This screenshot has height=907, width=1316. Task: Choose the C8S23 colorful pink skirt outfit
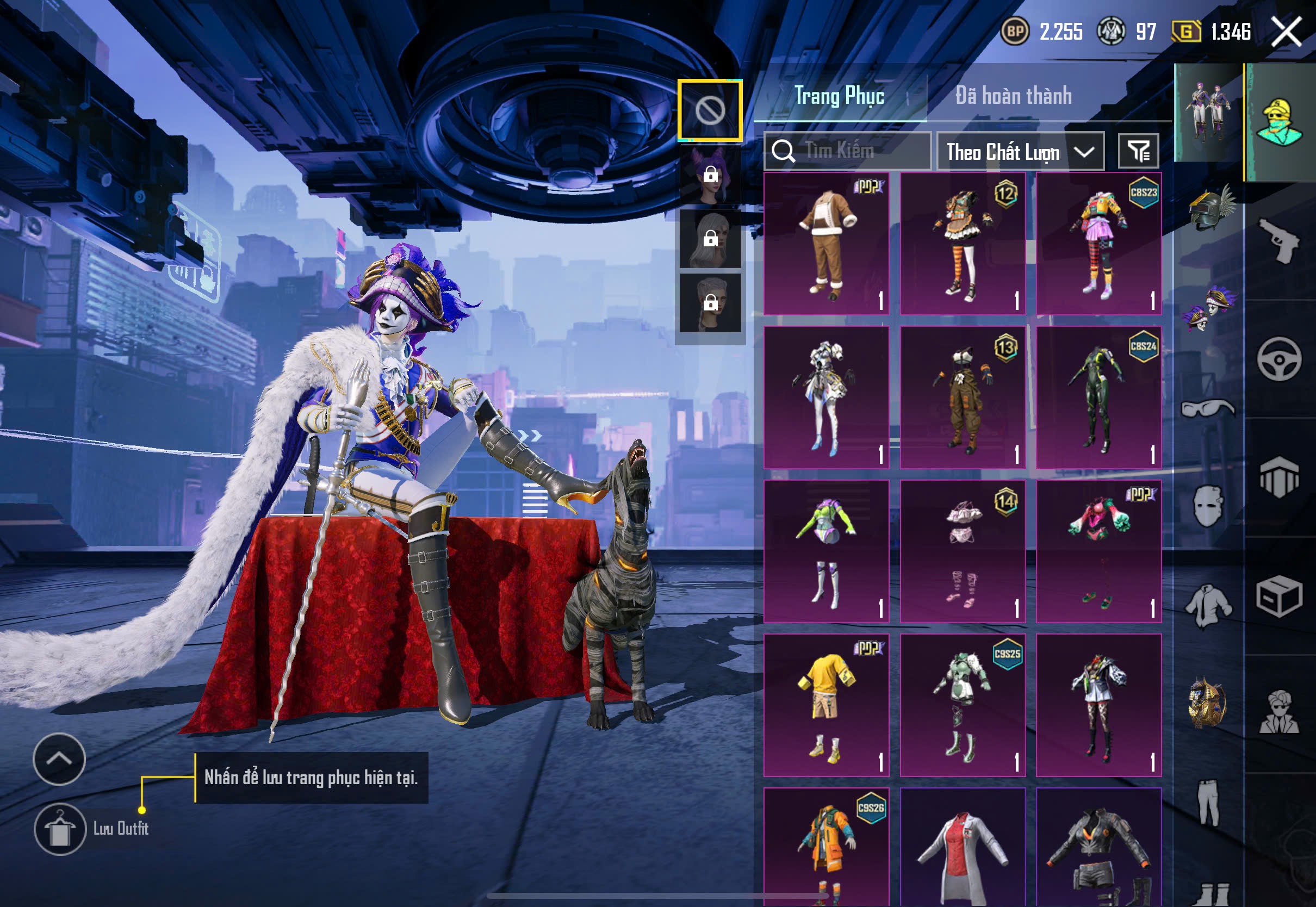click(x=1098, y=244)
